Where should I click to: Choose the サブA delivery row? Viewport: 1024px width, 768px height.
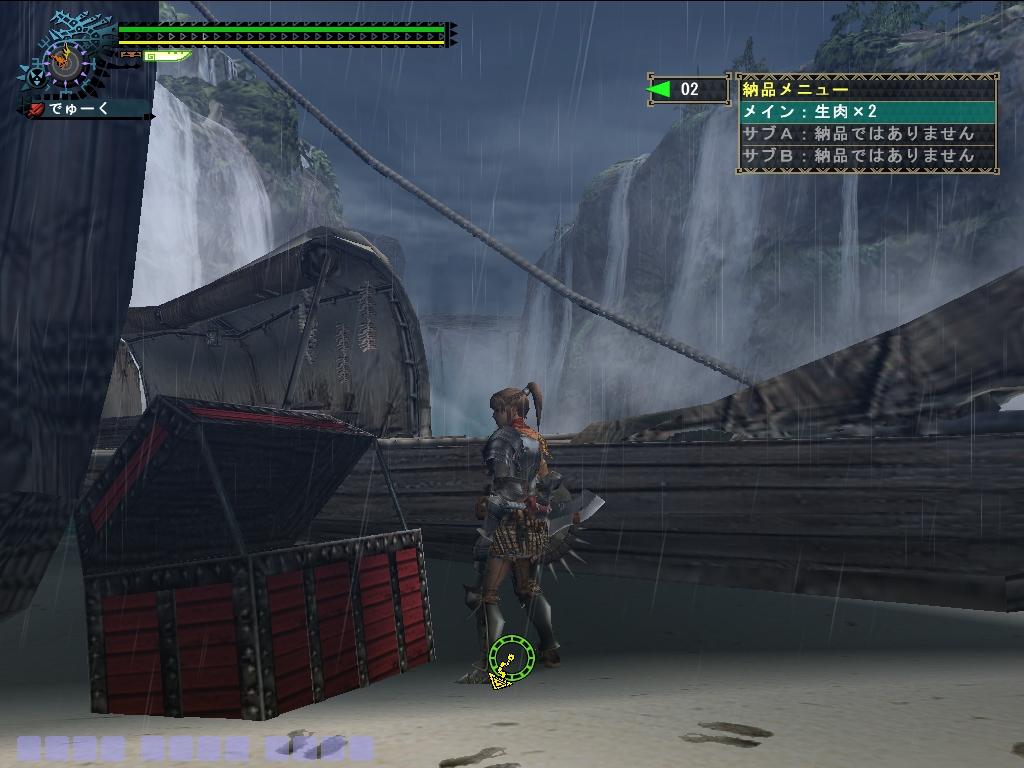867,134
